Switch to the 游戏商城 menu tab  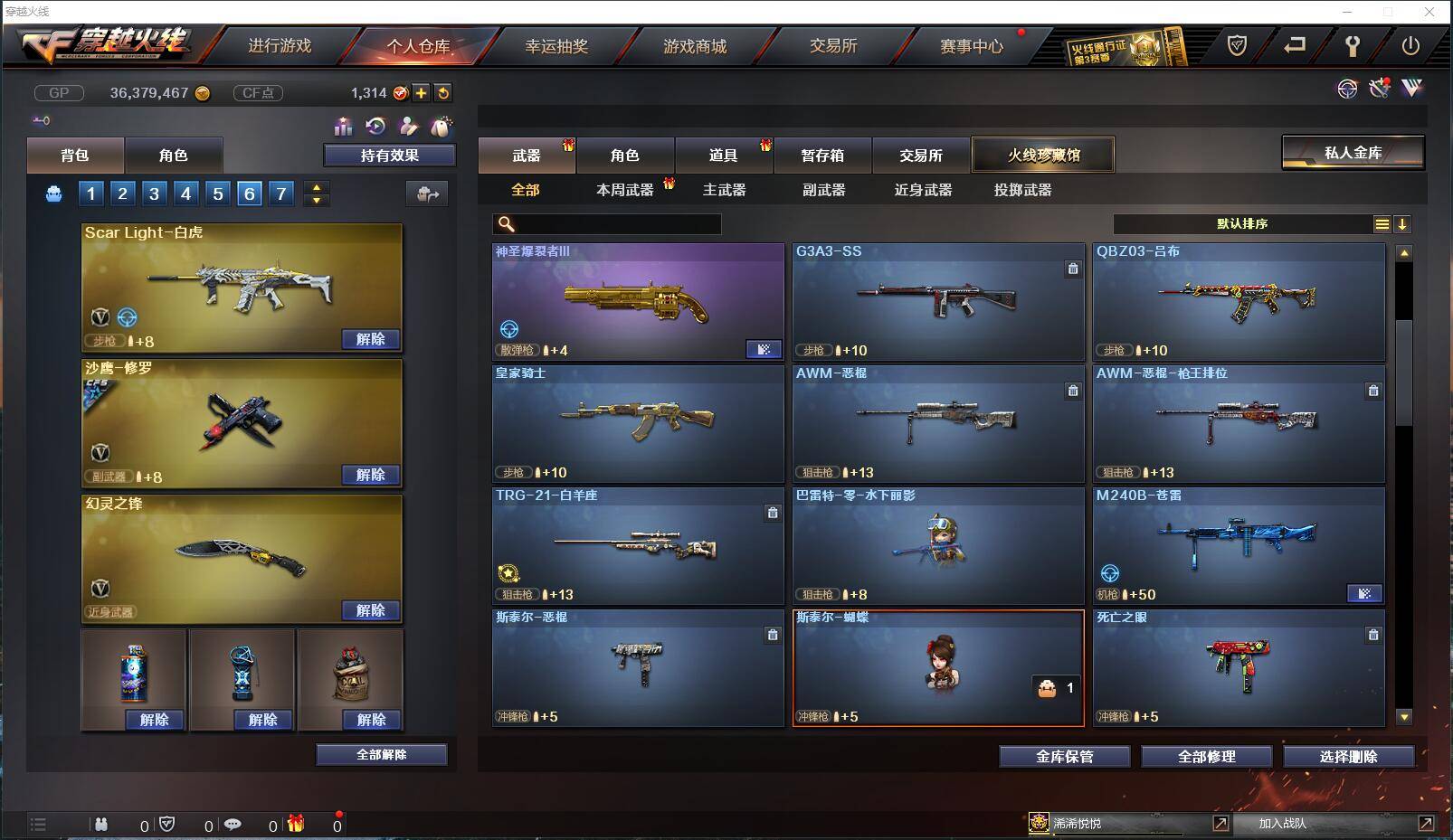click(695, 46)
